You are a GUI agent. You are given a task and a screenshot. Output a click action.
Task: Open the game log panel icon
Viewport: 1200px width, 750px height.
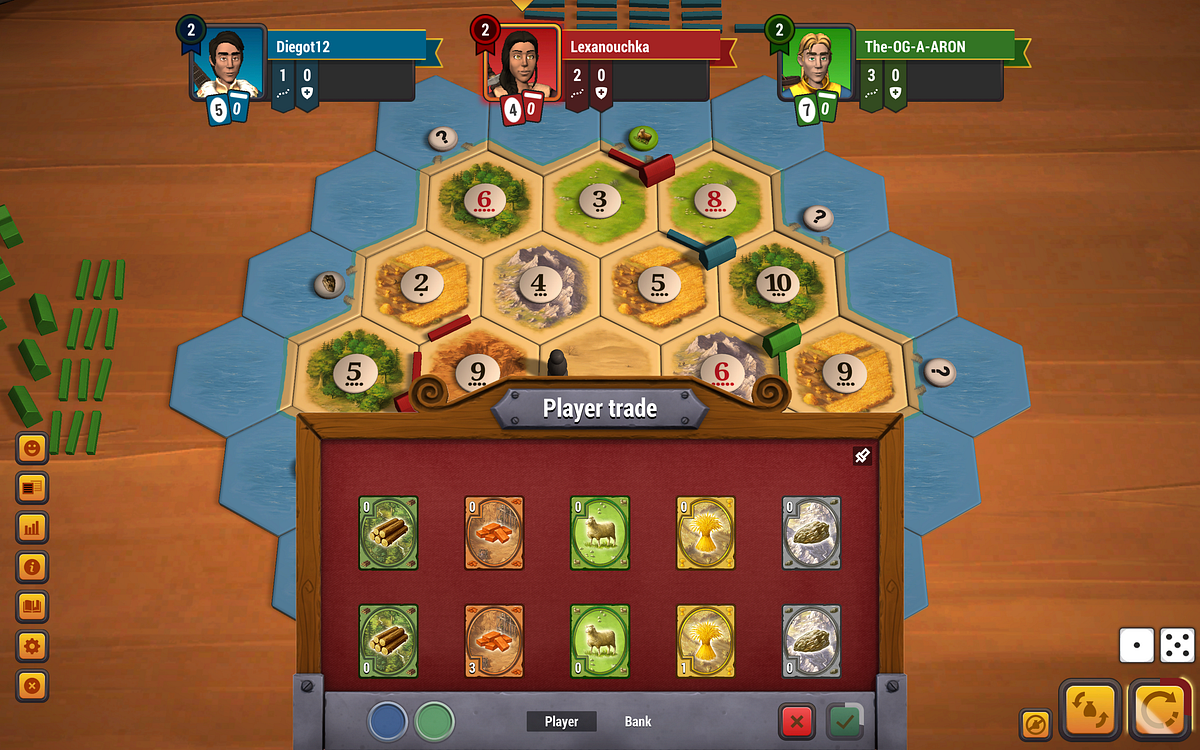pyautogui.click(x=33, y=488)
